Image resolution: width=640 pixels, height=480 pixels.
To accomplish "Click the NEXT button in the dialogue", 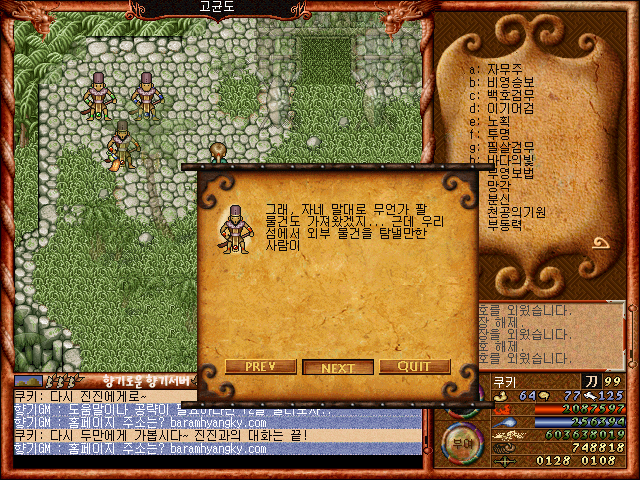I will (338, 367).
